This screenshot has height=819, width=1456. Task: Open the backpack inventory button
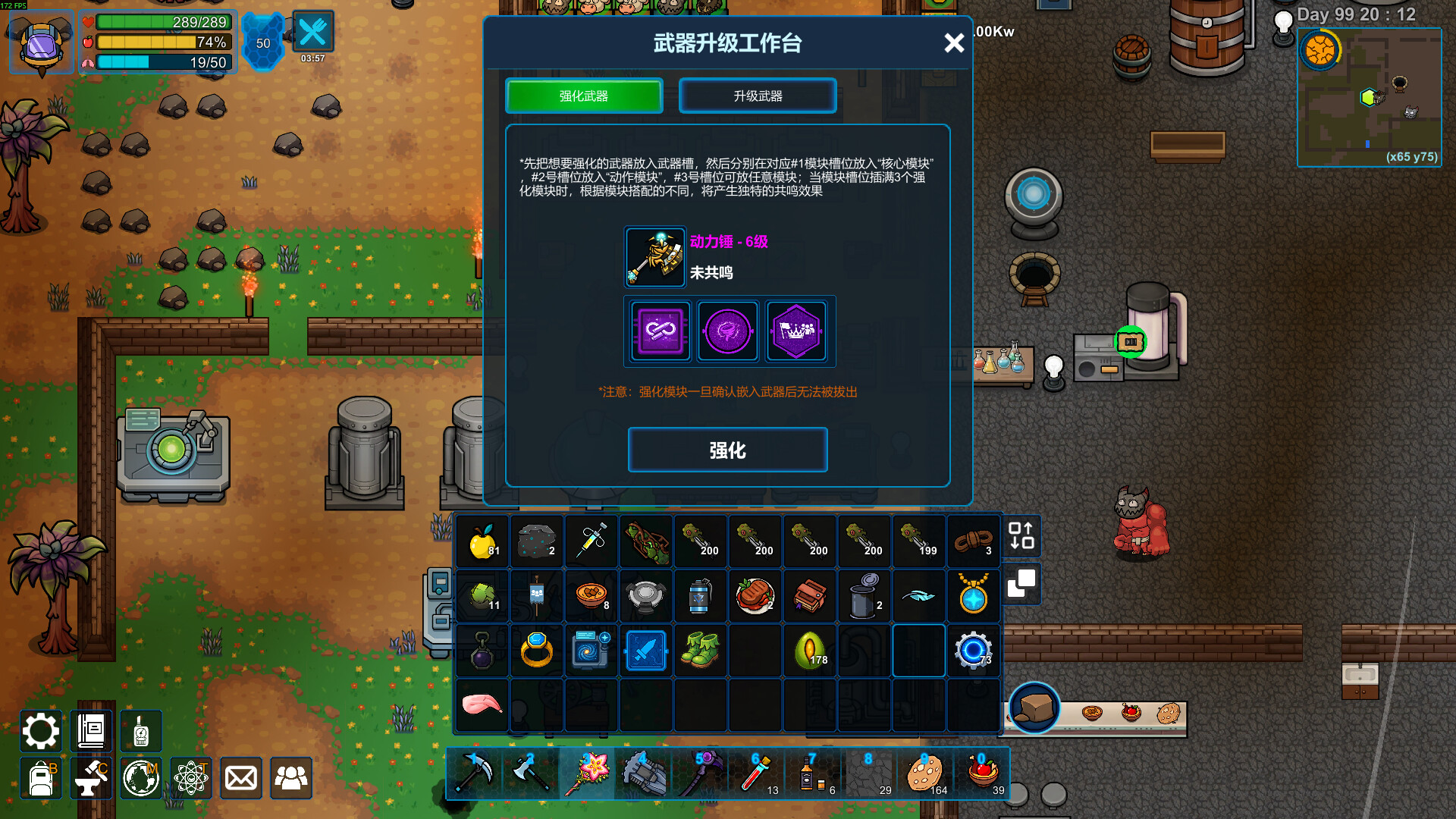click(41, 778)
